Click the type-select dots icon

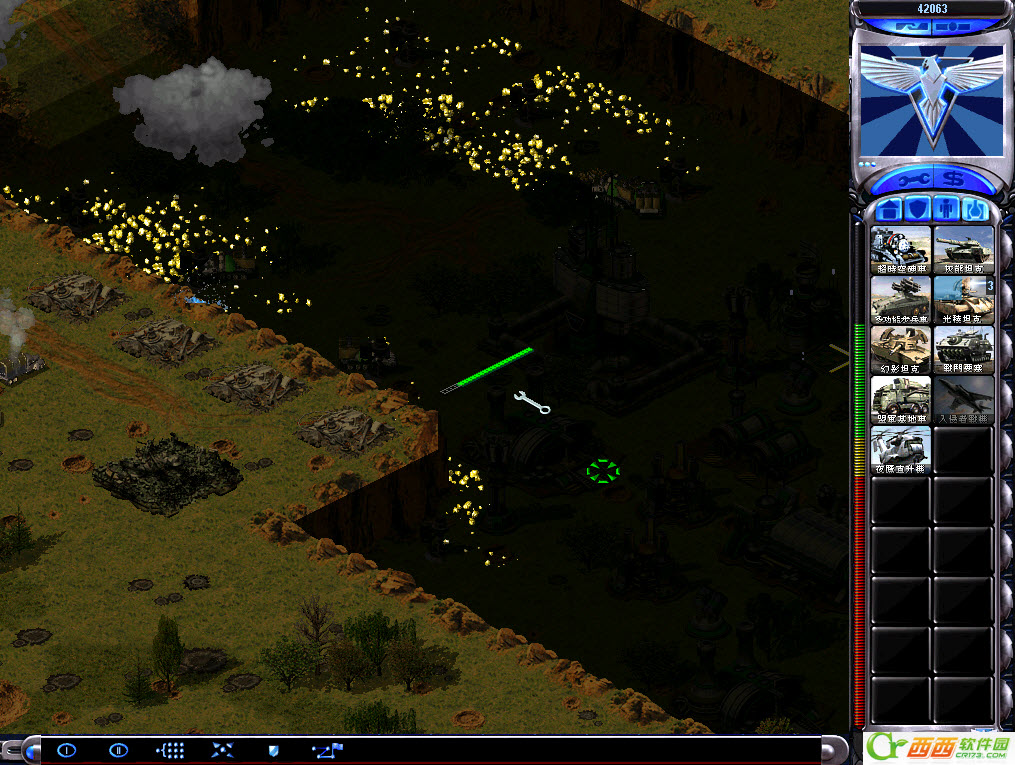[171, 750]
